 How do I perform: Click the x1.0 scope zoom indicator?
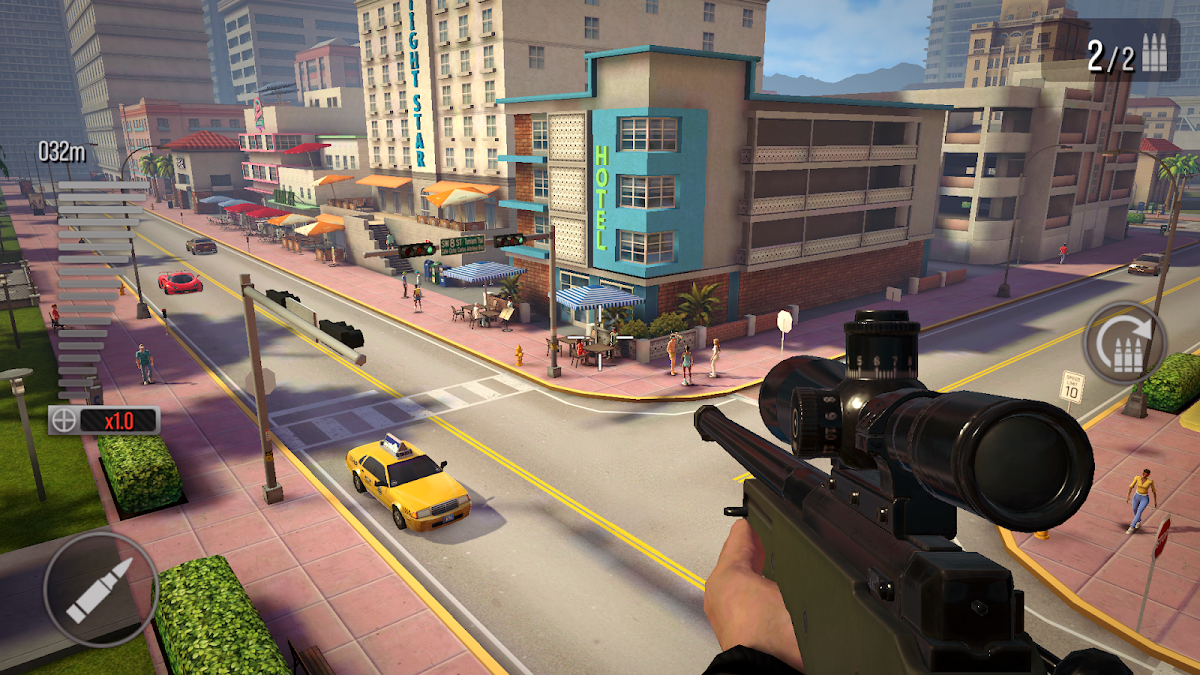click(x=104, y=420)
